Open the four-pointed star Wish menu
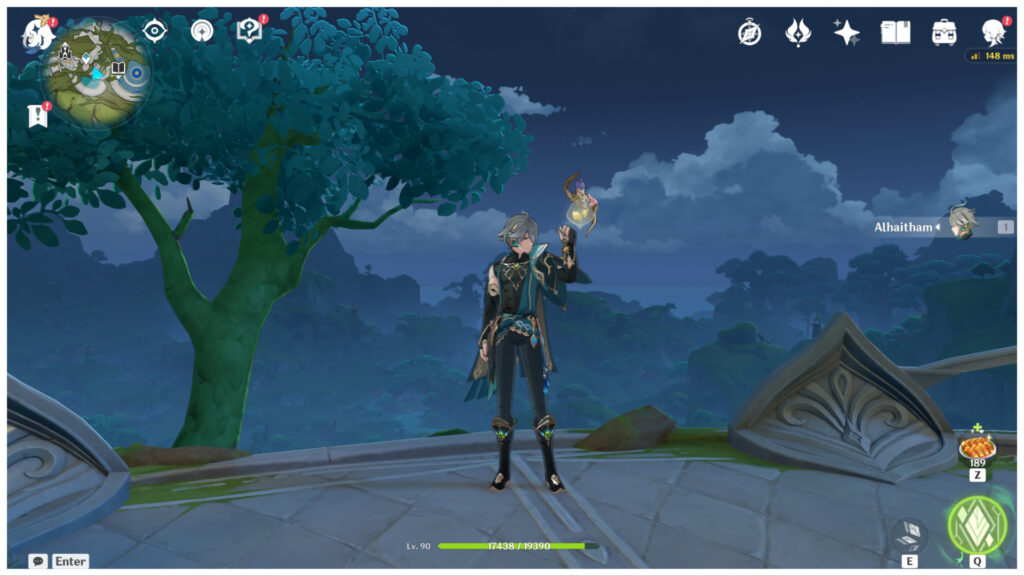The image size is (1024, 576). [847, 33]
